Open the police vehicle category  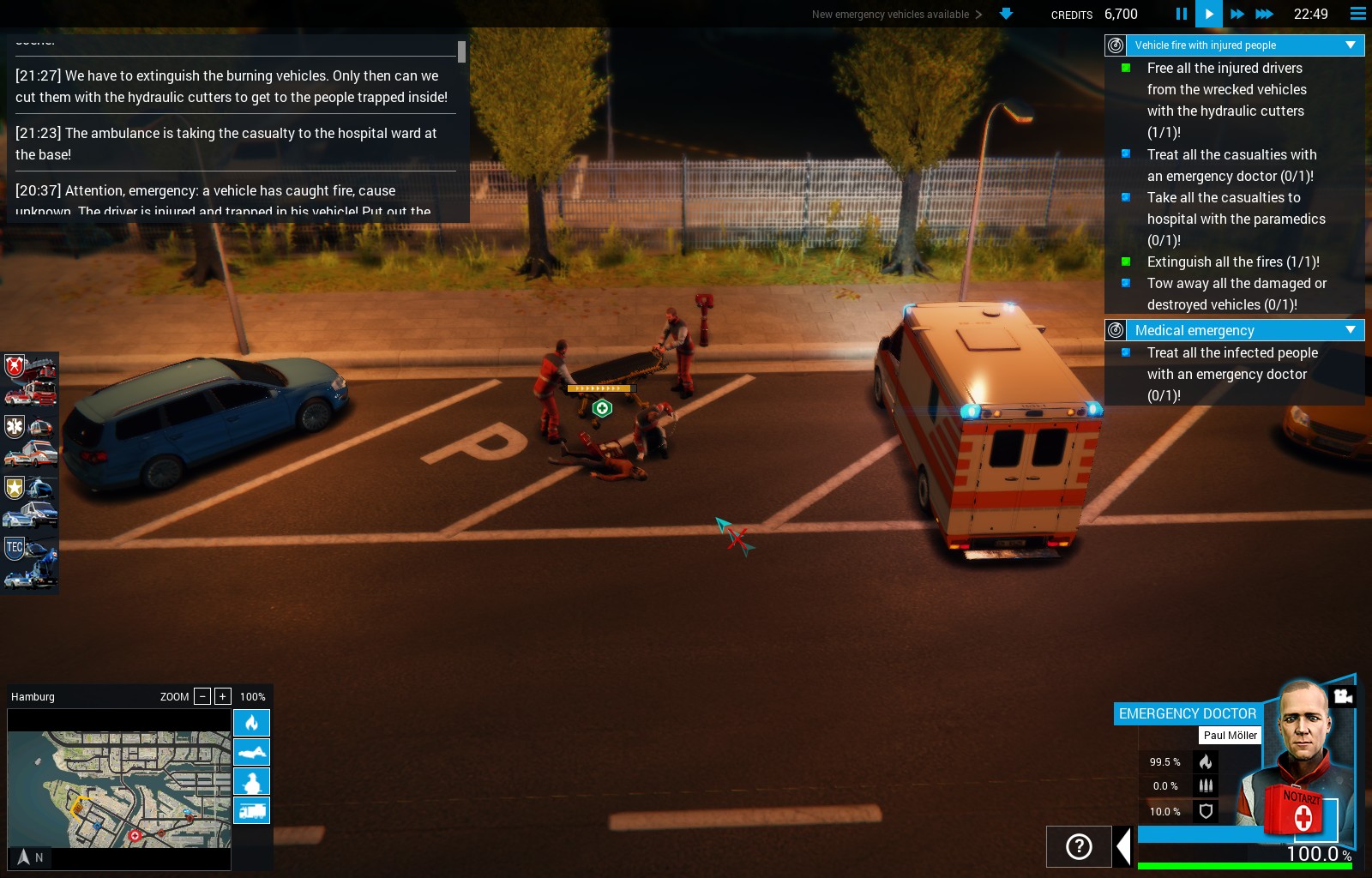coord(30,502)
